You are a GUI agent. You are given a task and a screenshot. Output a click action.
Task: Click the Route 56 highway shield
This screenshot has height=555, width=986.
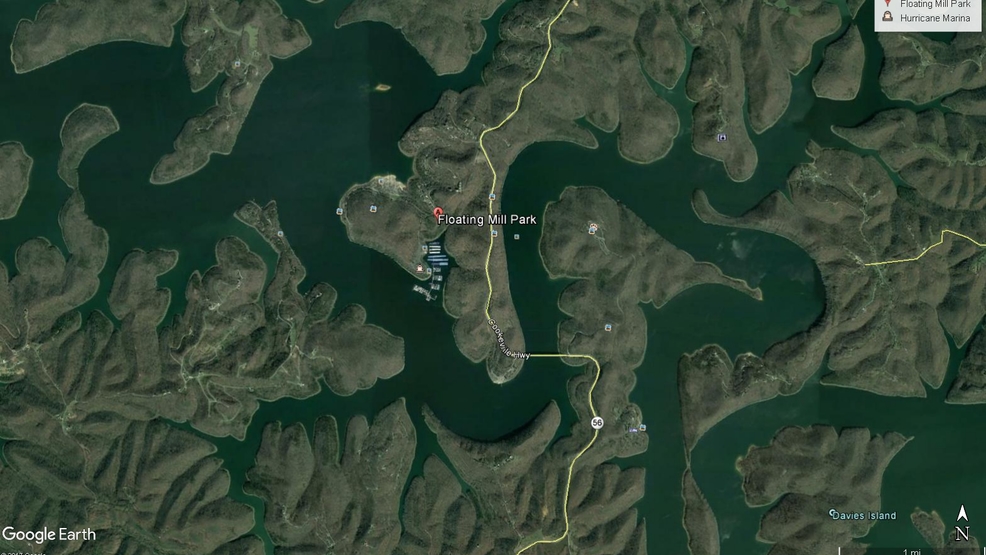pyautogui.click(x=597, y=423)
